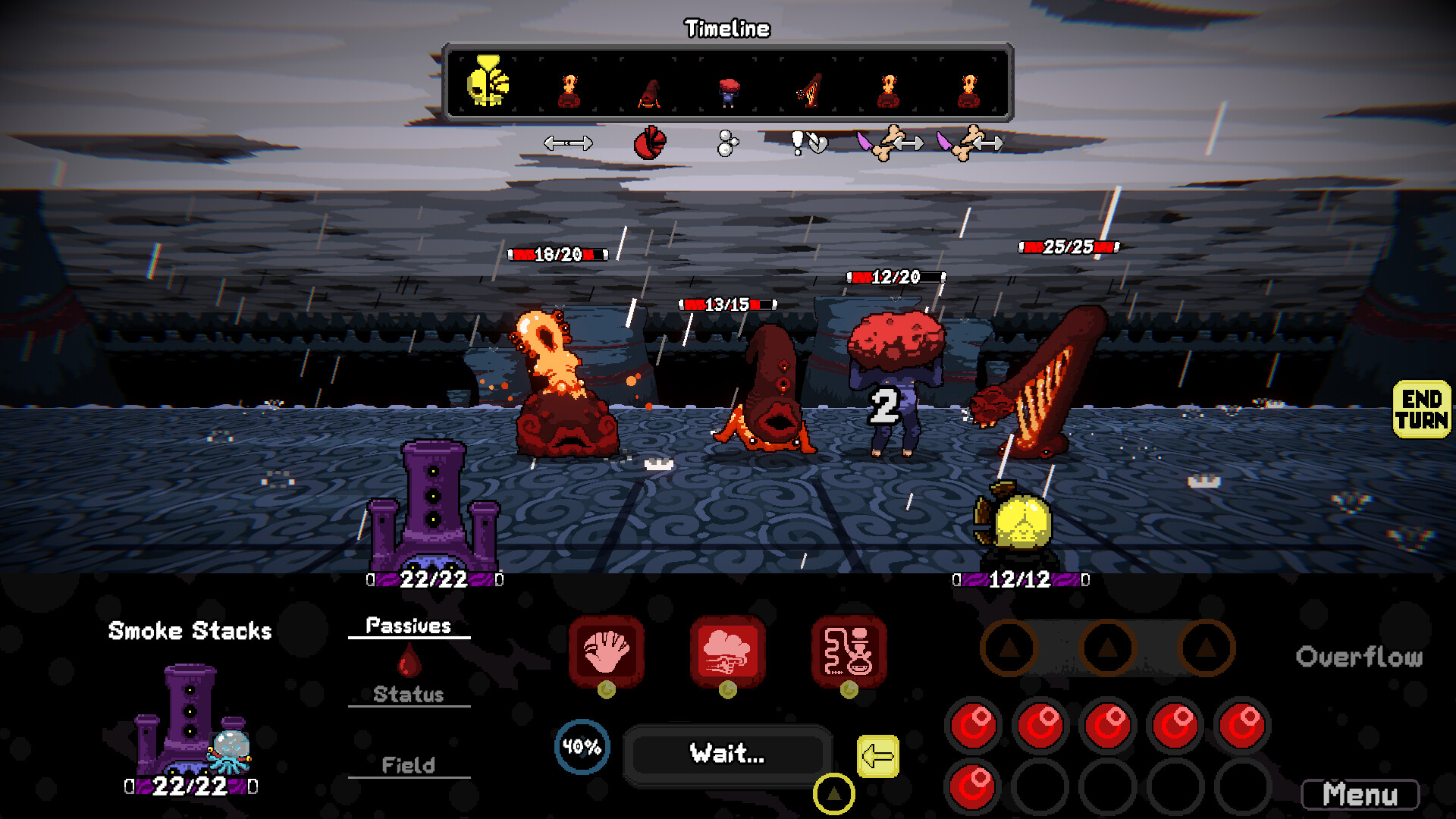Activate the smoke cloud ability
The image size is (1456, 819).
coord(727,651)
